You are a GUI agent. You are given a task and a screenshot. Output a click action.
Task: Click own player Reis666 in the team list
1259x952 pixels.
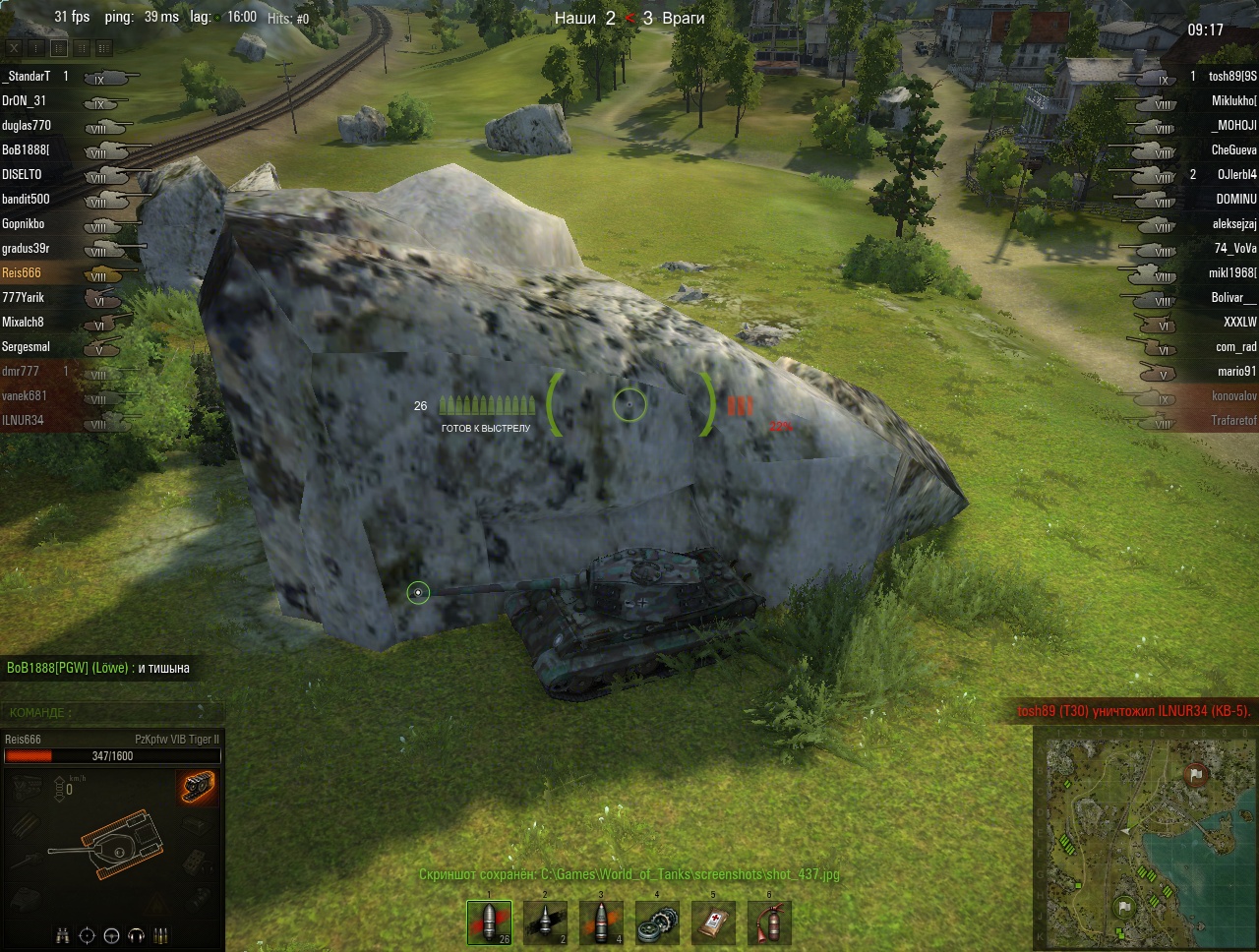22,272
